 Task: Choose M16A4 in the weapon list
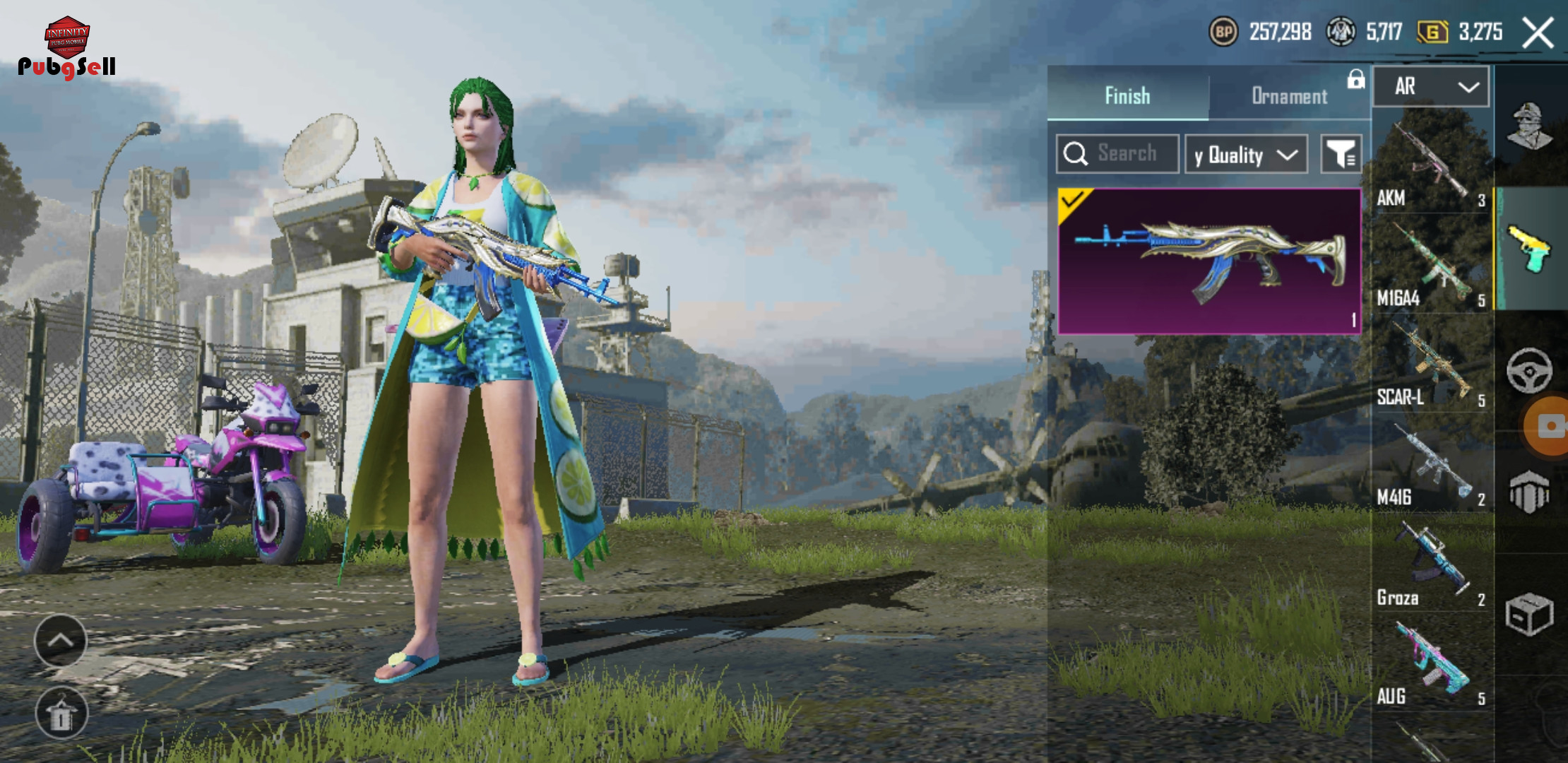tap(1431, 266)
